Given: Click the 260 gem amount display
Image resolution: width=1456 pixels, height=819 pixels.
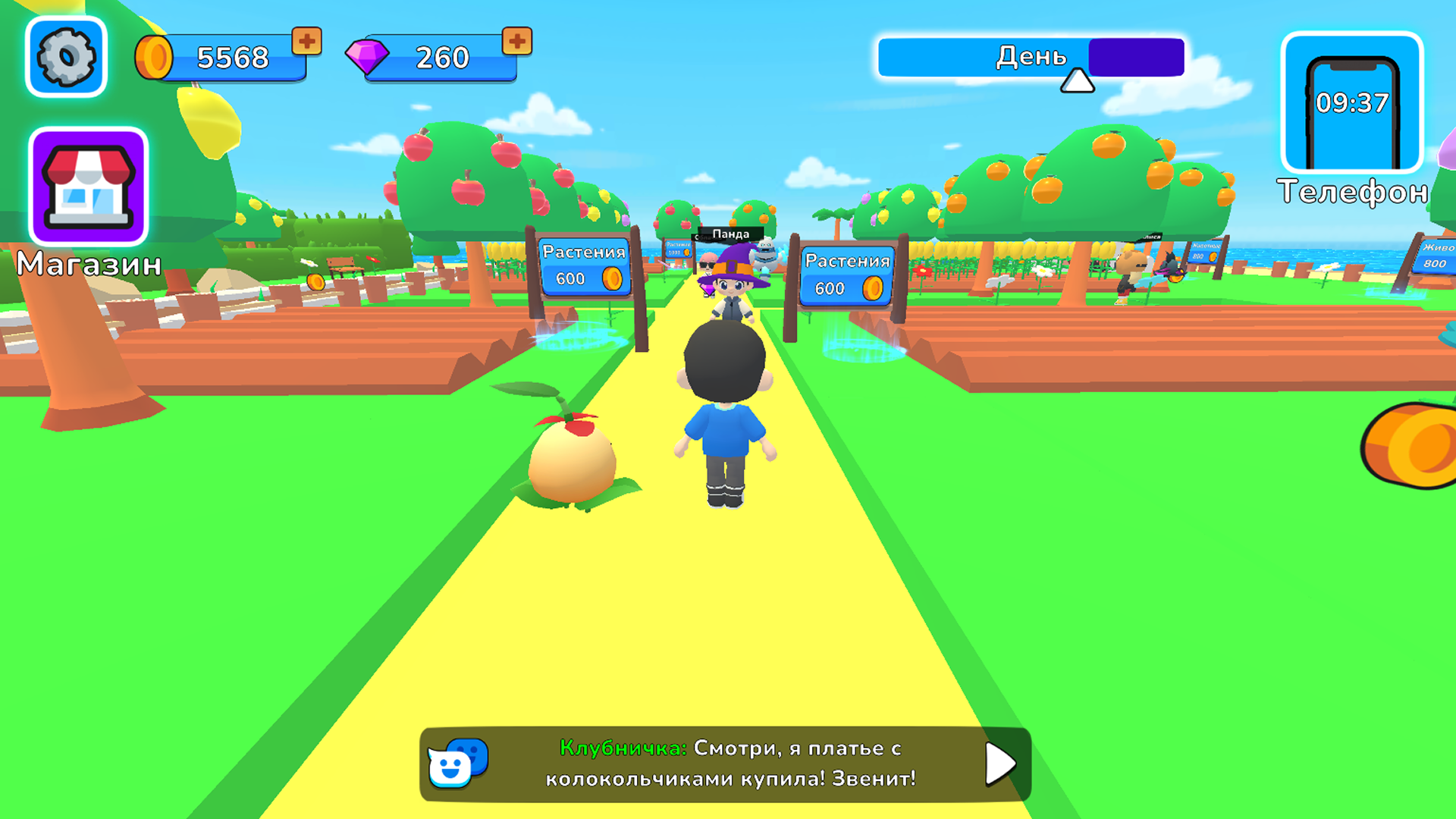Looking at the screenshot, I should (x=440, y=56).
